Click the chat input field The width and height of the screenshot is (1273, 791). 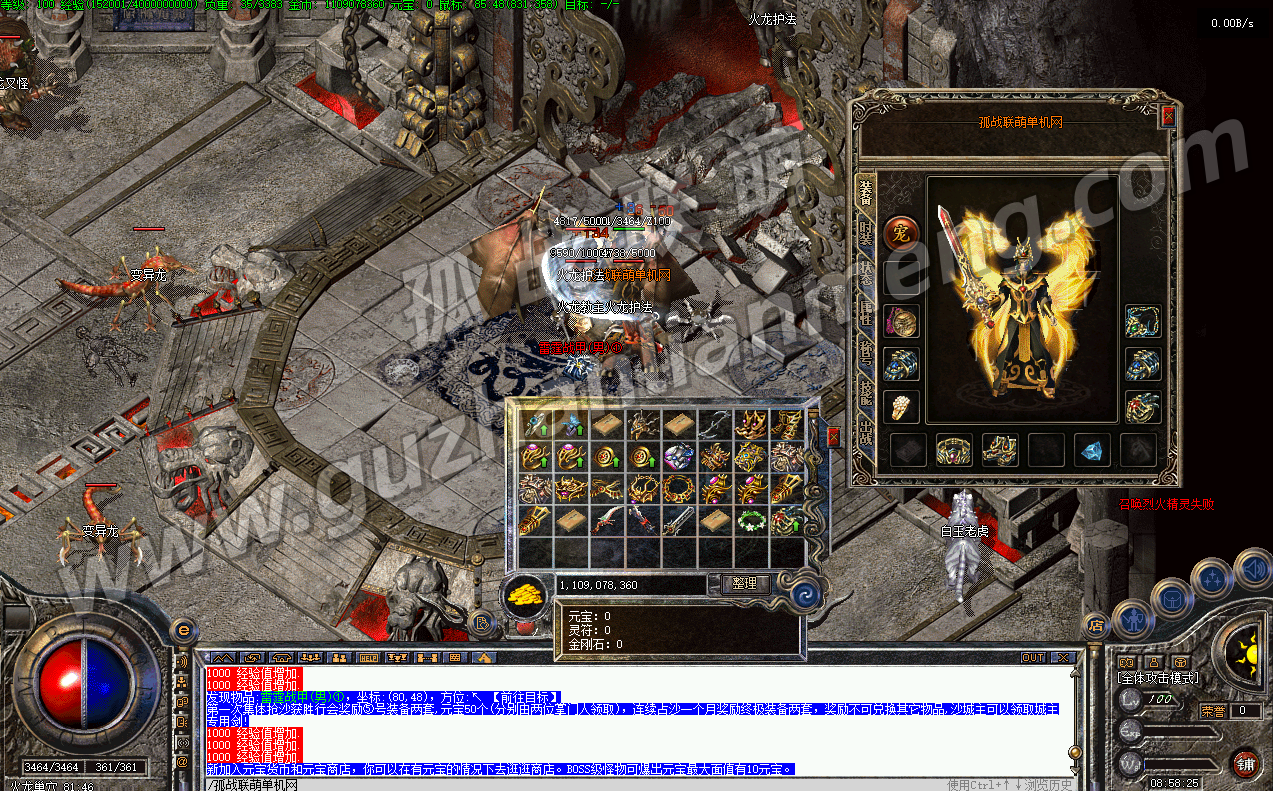[x=600, y=785]
